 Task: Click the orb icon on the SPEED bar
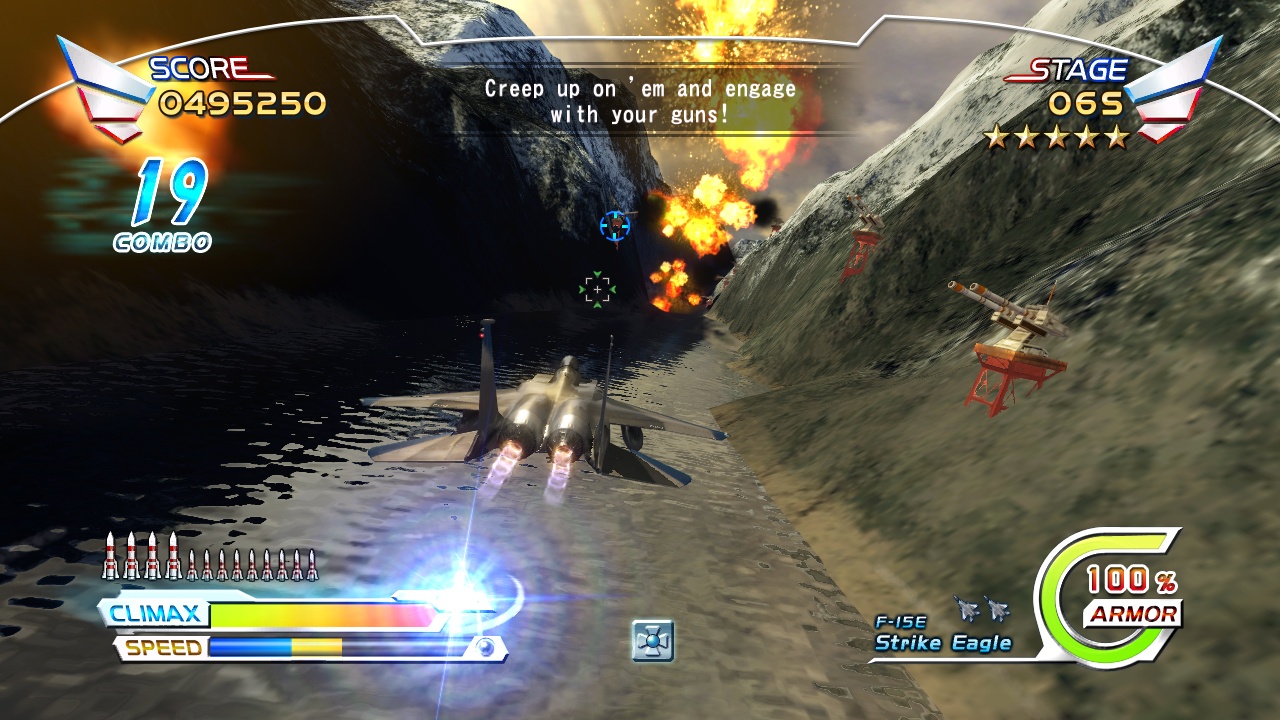[x=487, y=648]
